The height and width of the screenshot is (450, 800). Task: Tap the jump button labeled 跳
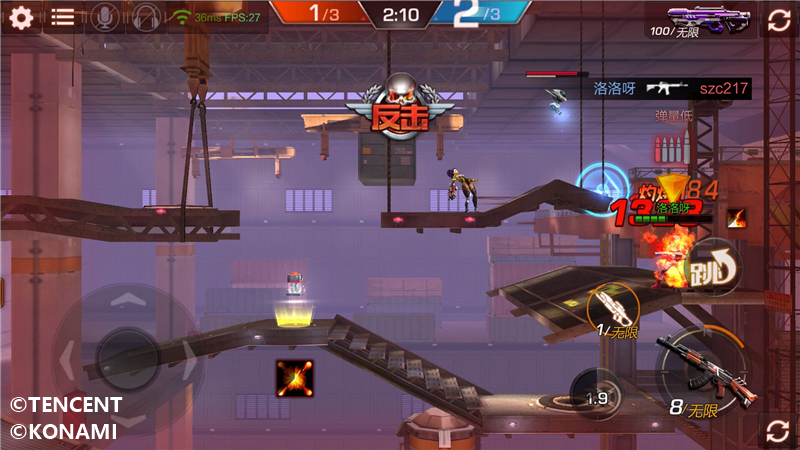point(712,263)
